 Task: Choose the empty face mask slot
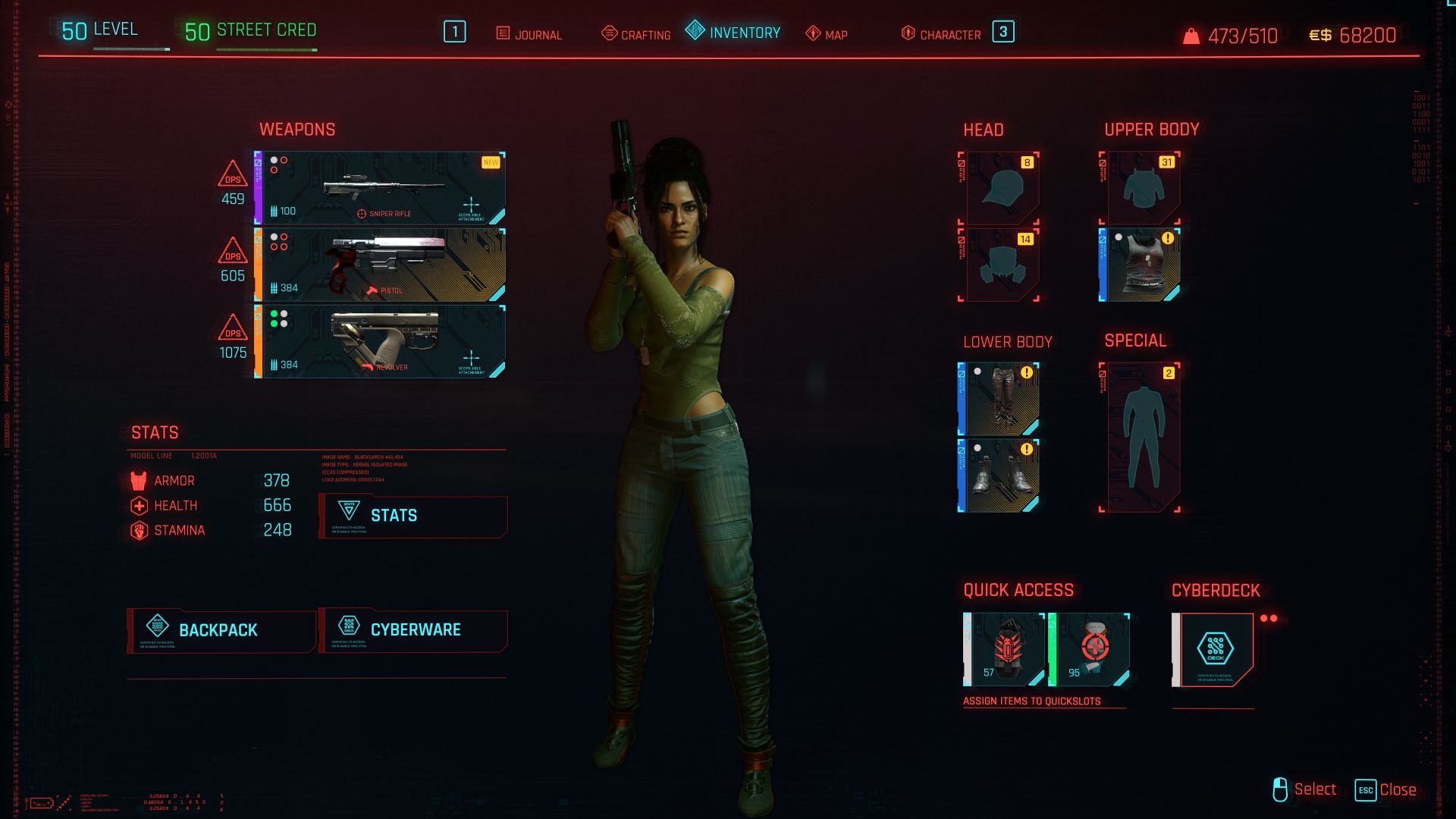pyautogui.click(x=1001, y=265)
